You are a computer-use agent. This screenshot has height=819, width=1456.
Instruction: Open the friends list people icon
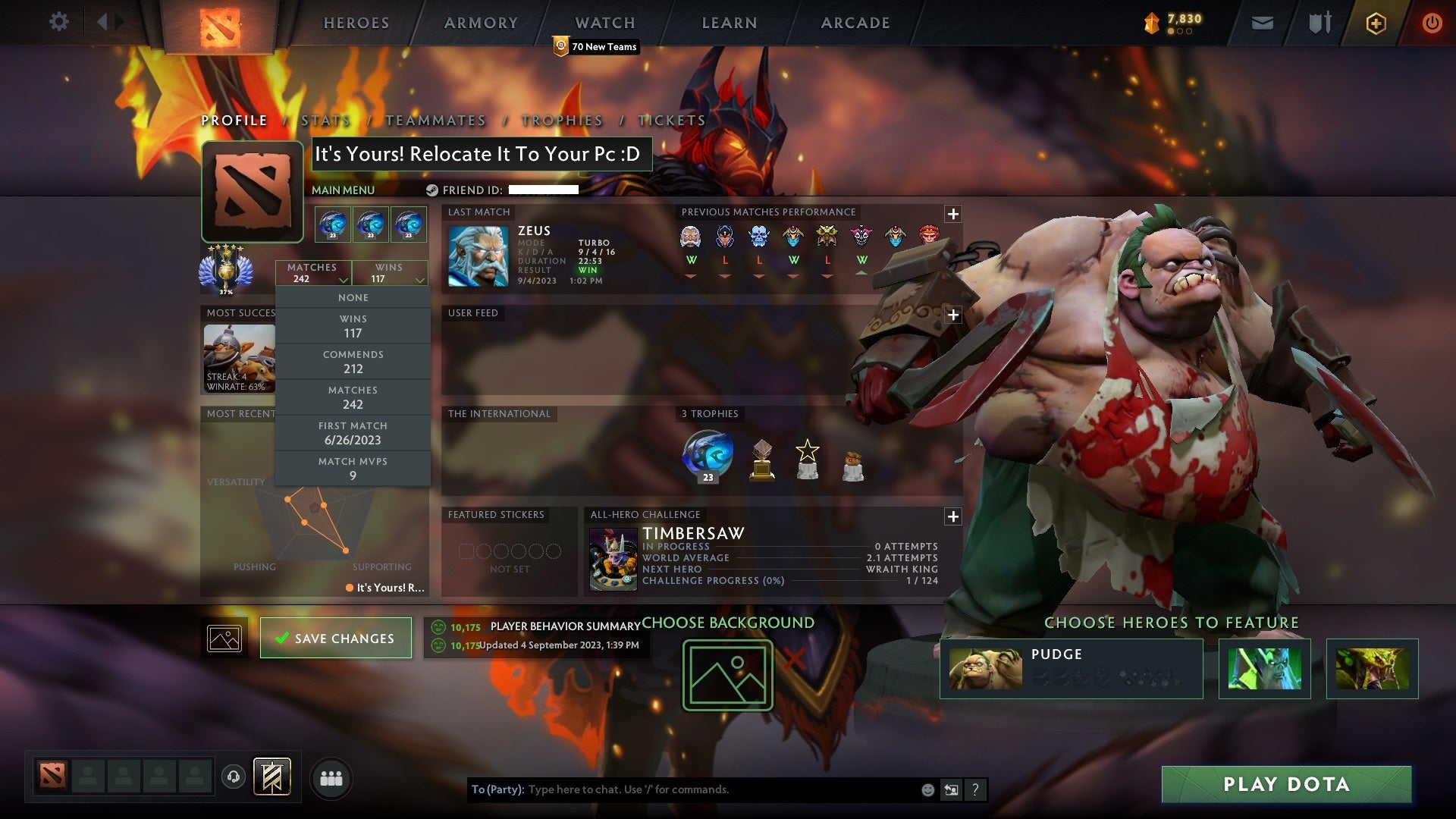(331, 777)
